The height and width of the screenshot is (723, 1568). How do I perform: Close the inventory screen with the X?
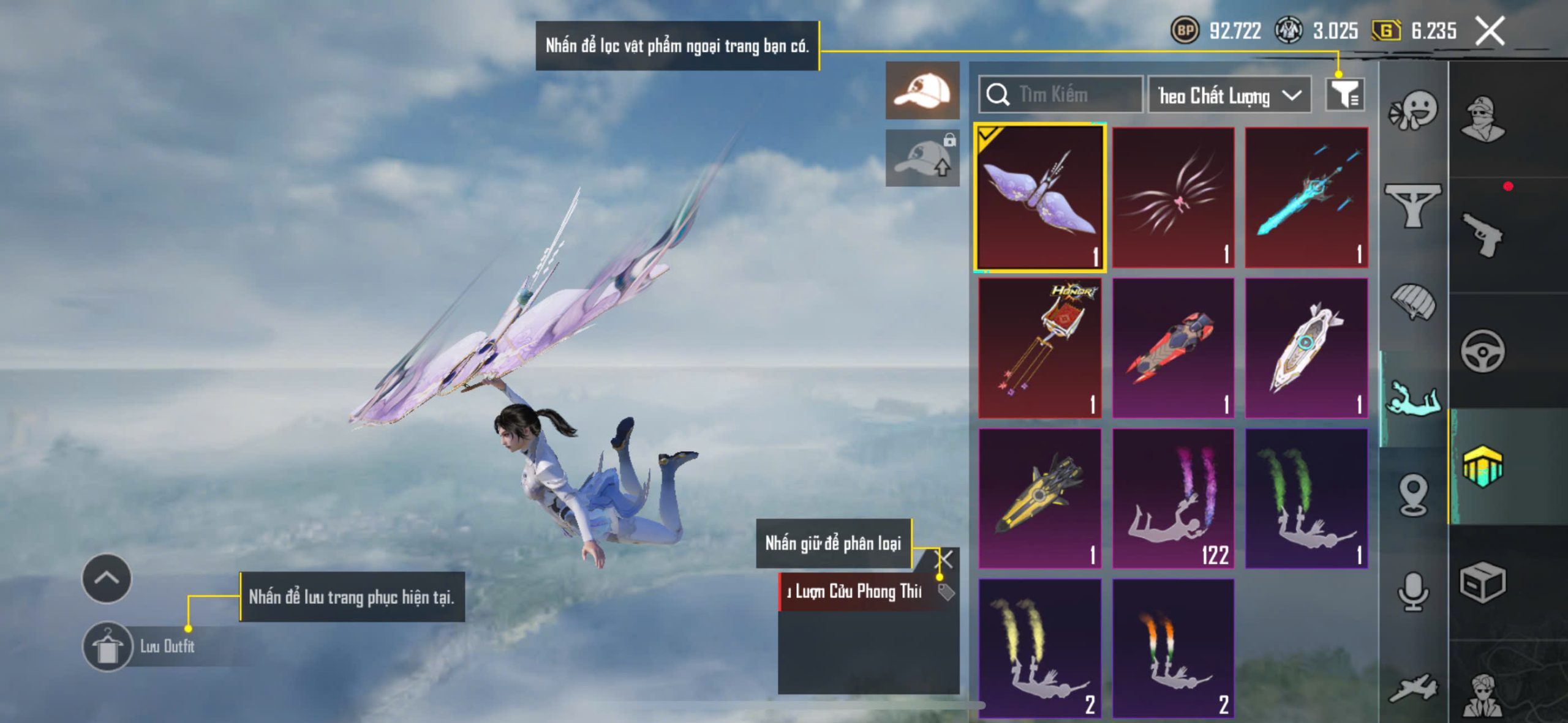(1490, 31)
